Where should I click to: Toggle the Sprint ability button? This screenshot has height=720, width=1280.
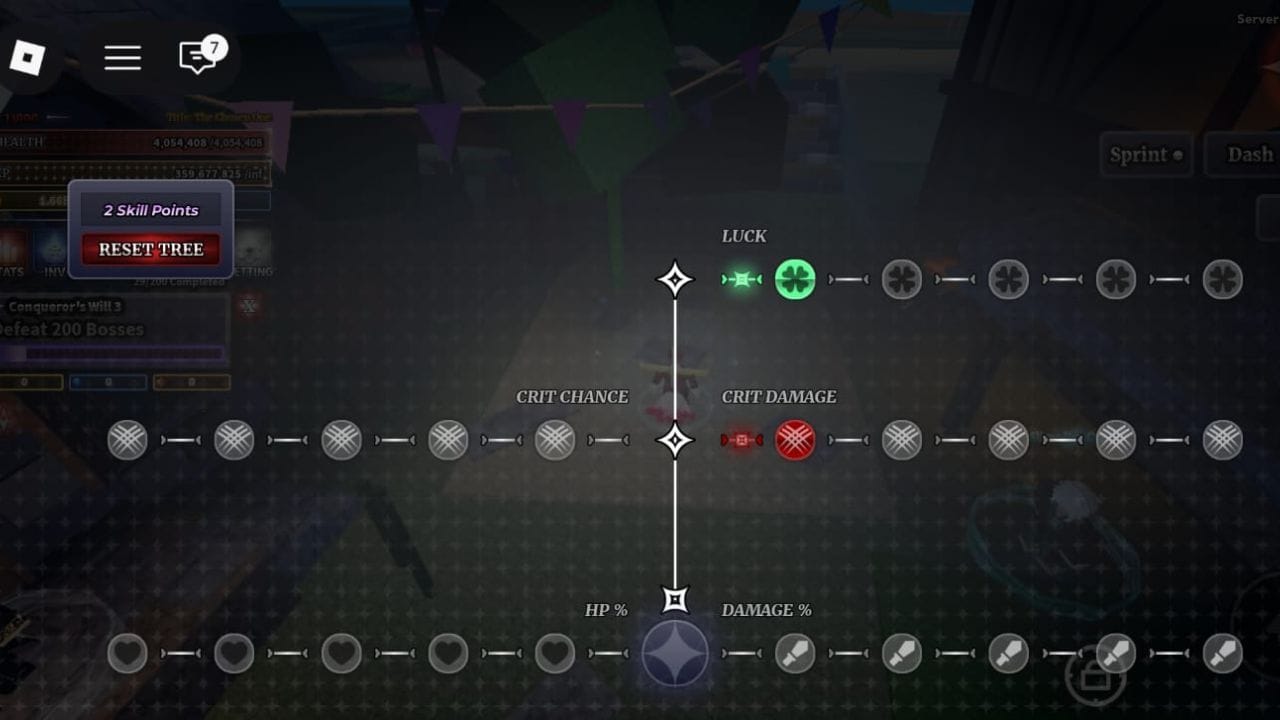pyautogui.click(x=1146, y=155)
